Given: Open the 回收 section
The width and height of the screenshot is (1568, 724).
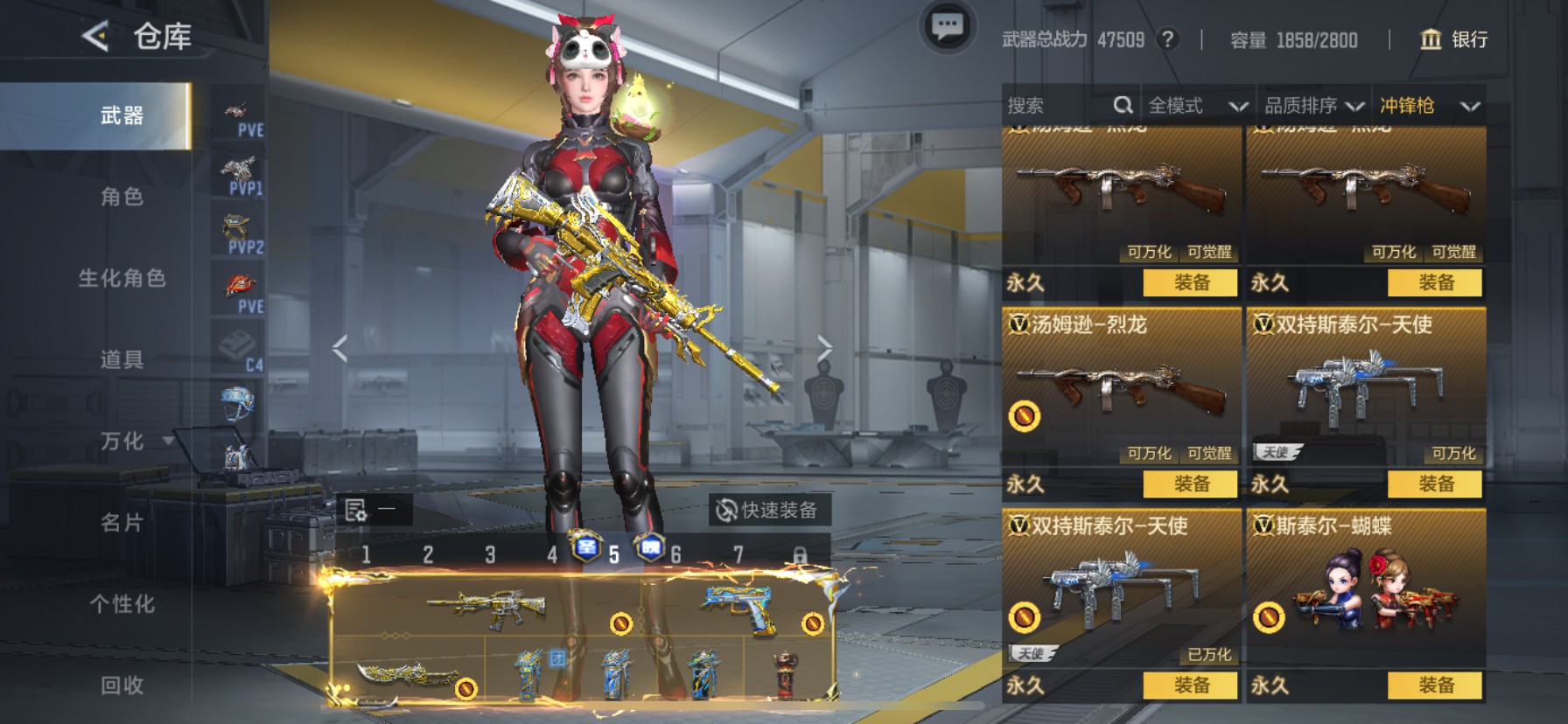Looking at the screenshot, I should (122, 685).
